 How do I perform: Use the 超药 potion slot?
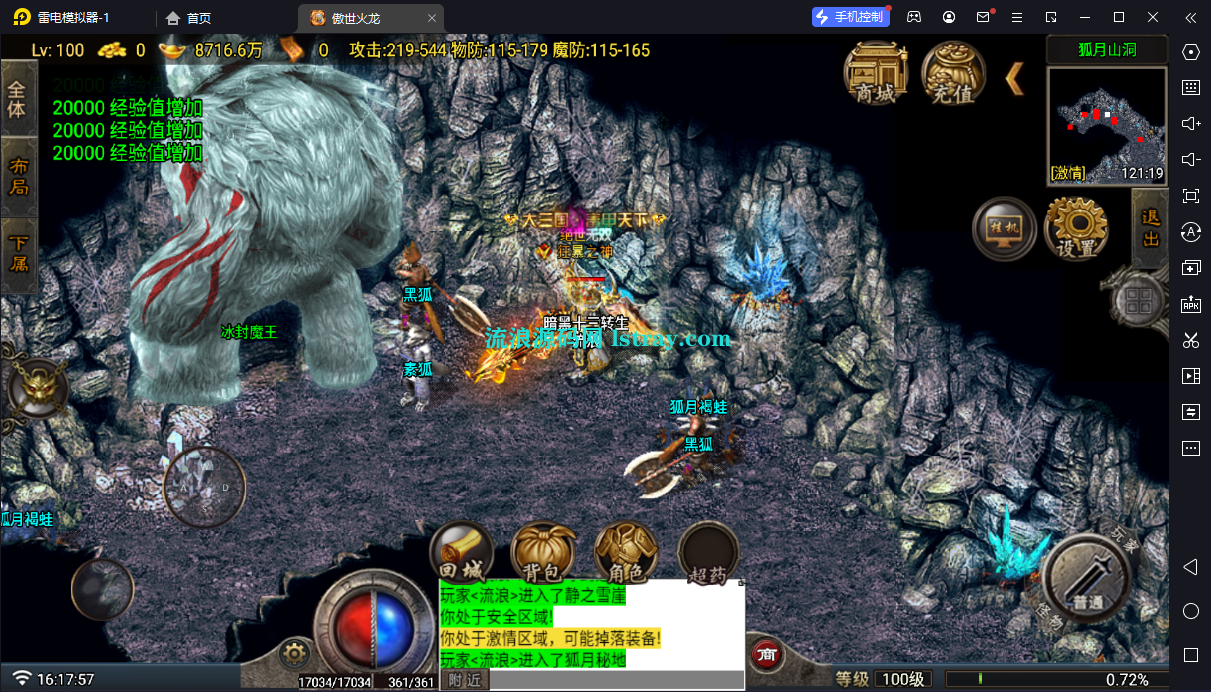[x=708, y=553]
